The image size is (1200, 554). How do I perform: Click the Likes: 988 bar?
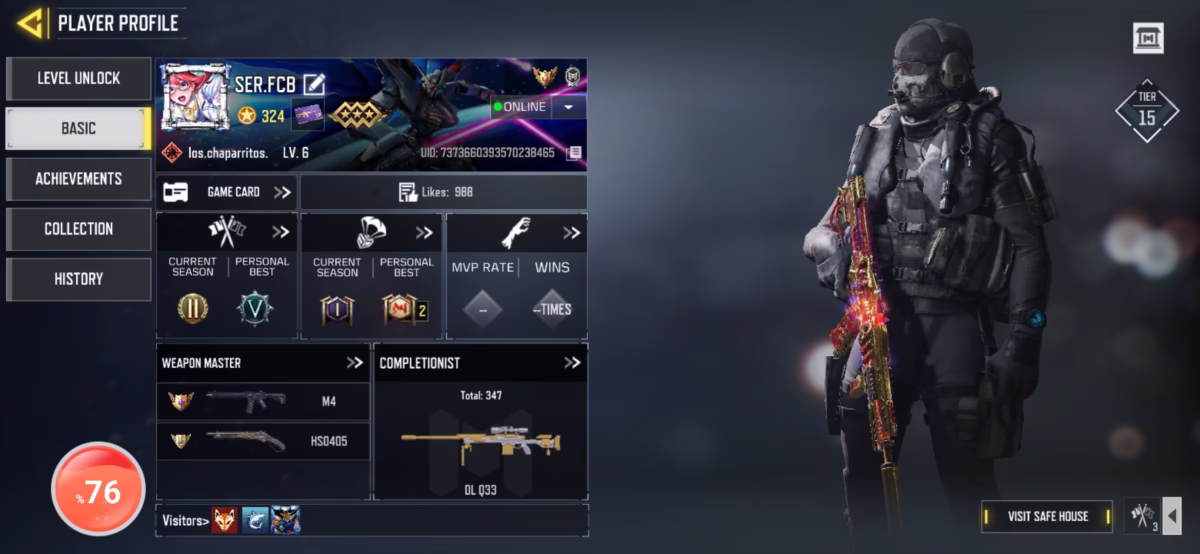click(444, 192)
